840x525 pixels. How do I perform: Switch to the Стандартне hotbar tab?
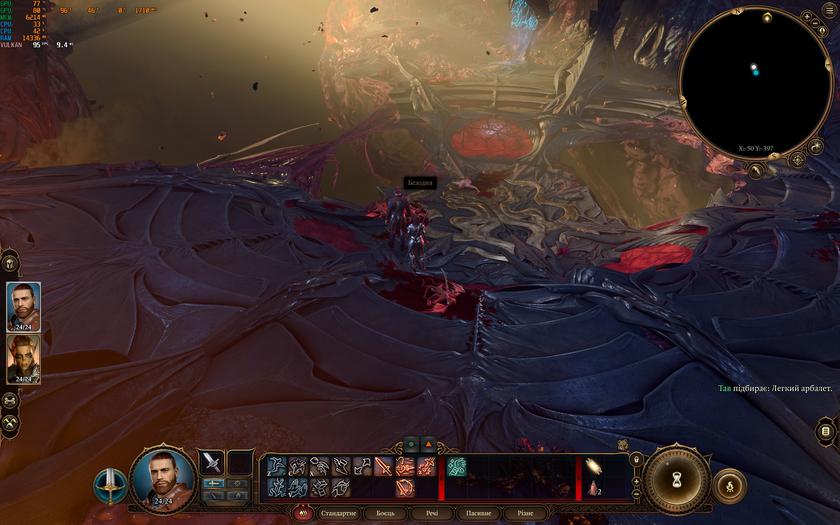[337, 513]
